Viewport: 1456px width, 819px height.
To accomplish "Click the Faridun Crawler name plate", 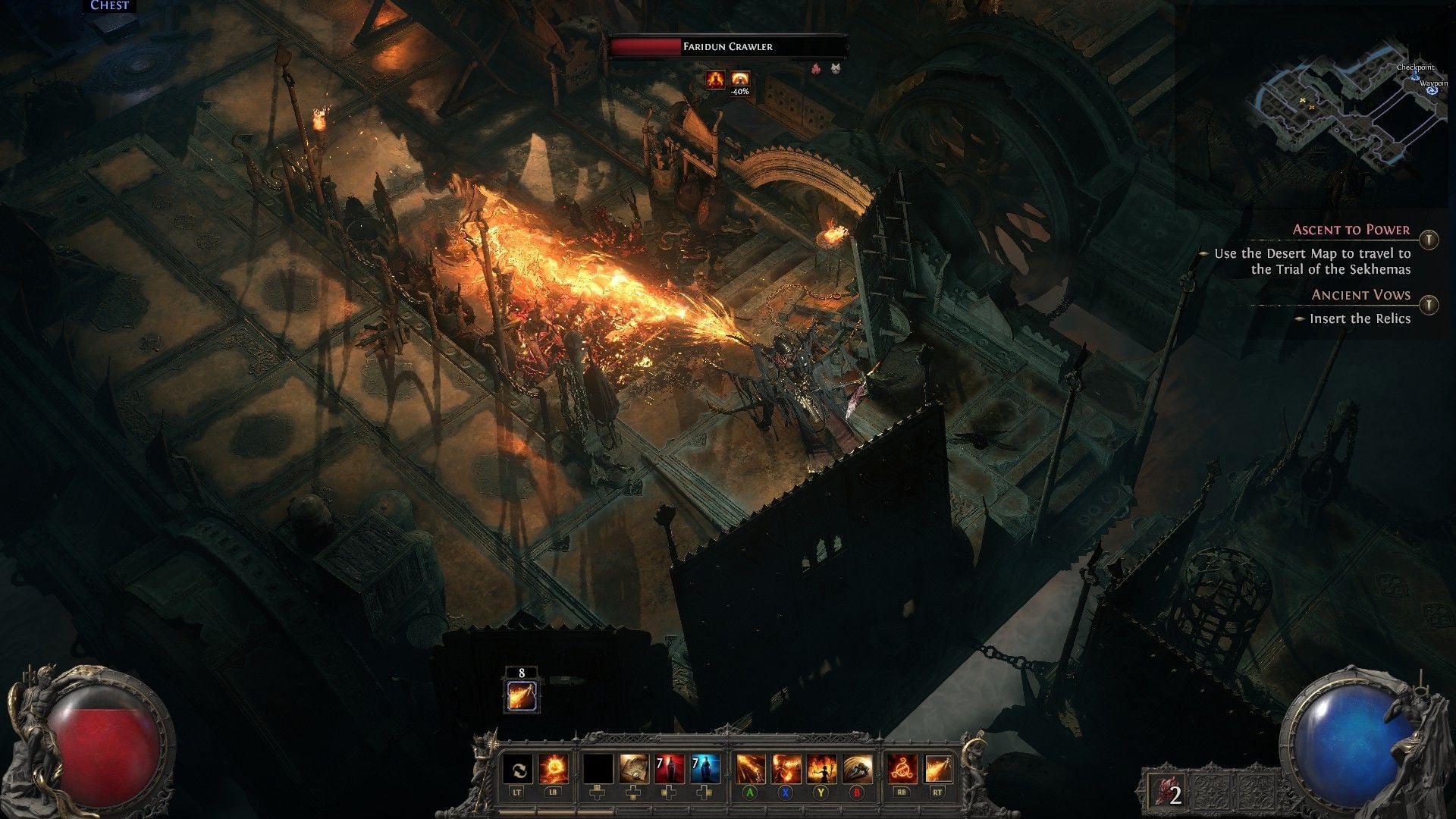I will pyautogui.click(x=728, y=46).
